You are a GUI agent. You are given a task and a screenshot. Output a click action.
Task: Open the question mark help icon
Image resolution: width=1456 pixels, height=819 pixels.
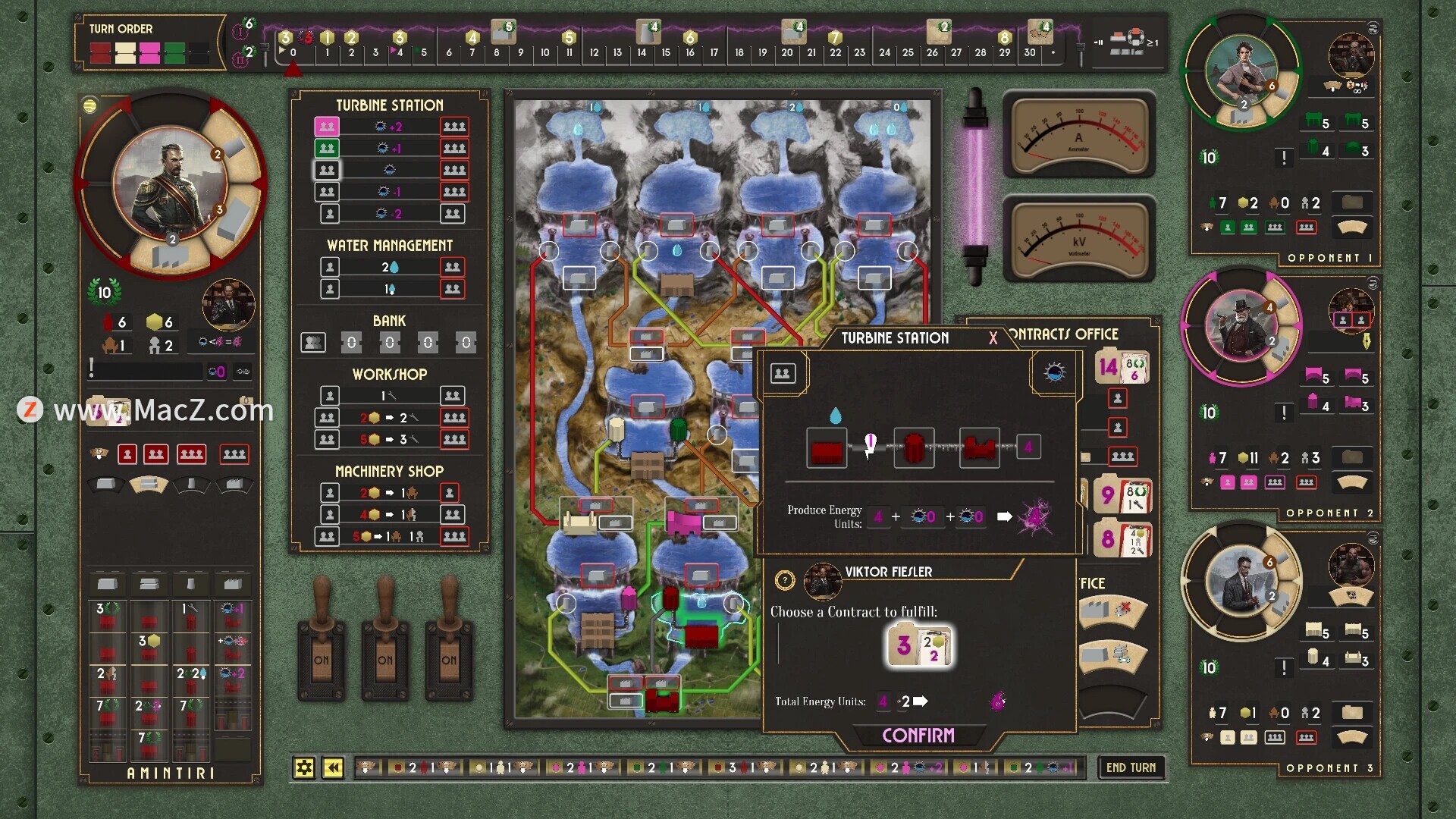pos(785,581)
